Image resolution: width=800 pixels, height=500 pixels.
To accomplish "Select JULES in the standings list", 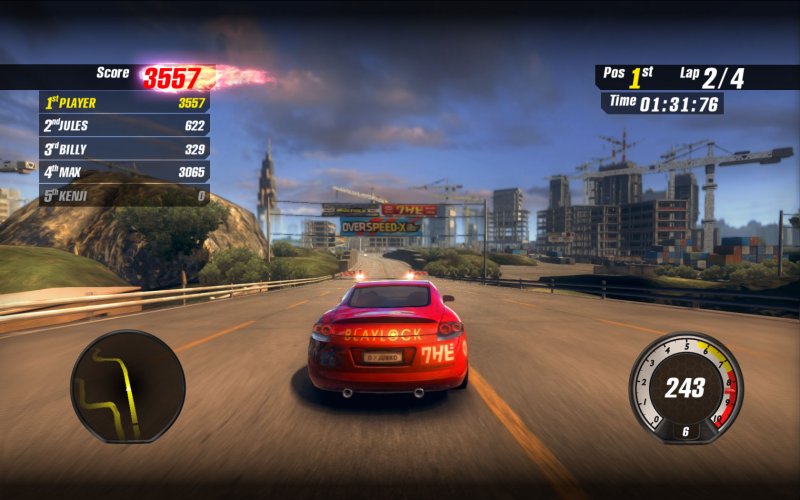I will pyautogui.click(x=124, y=125).
